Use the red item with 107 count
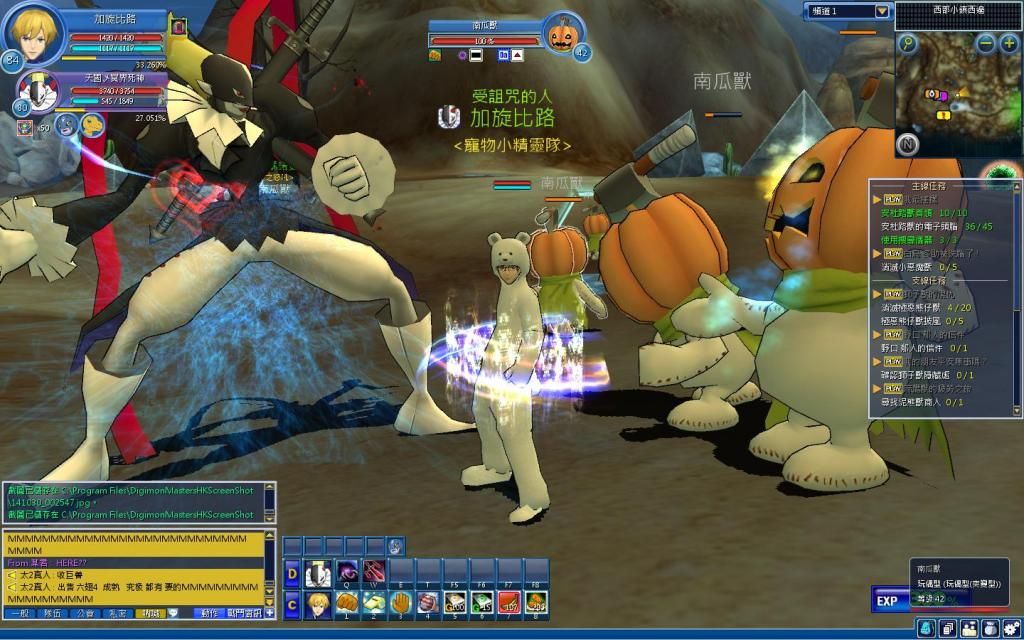This screenshot has height=640, width=1024. (509, 603)
